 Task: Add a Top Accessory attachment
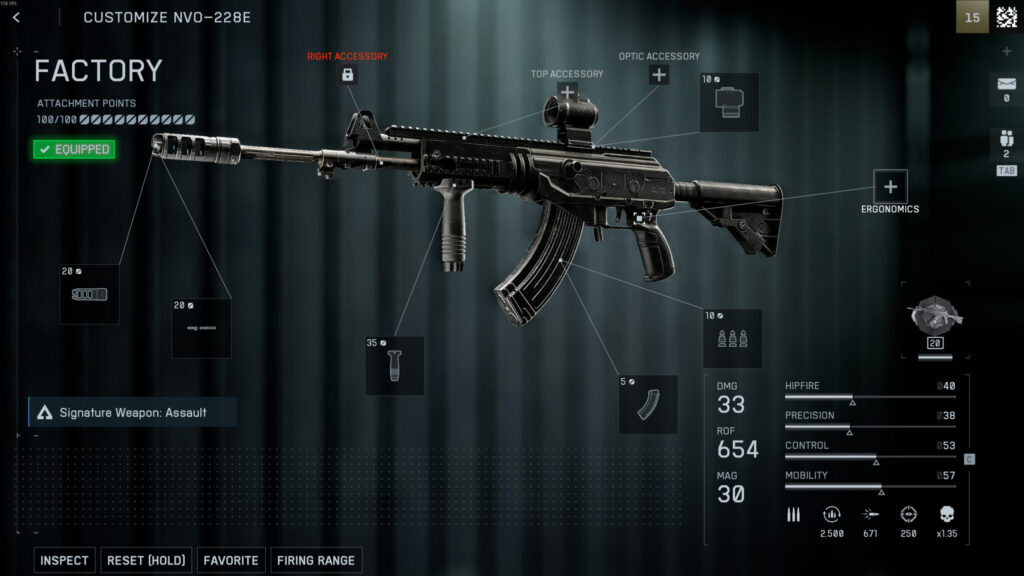(x=567, y=92)
